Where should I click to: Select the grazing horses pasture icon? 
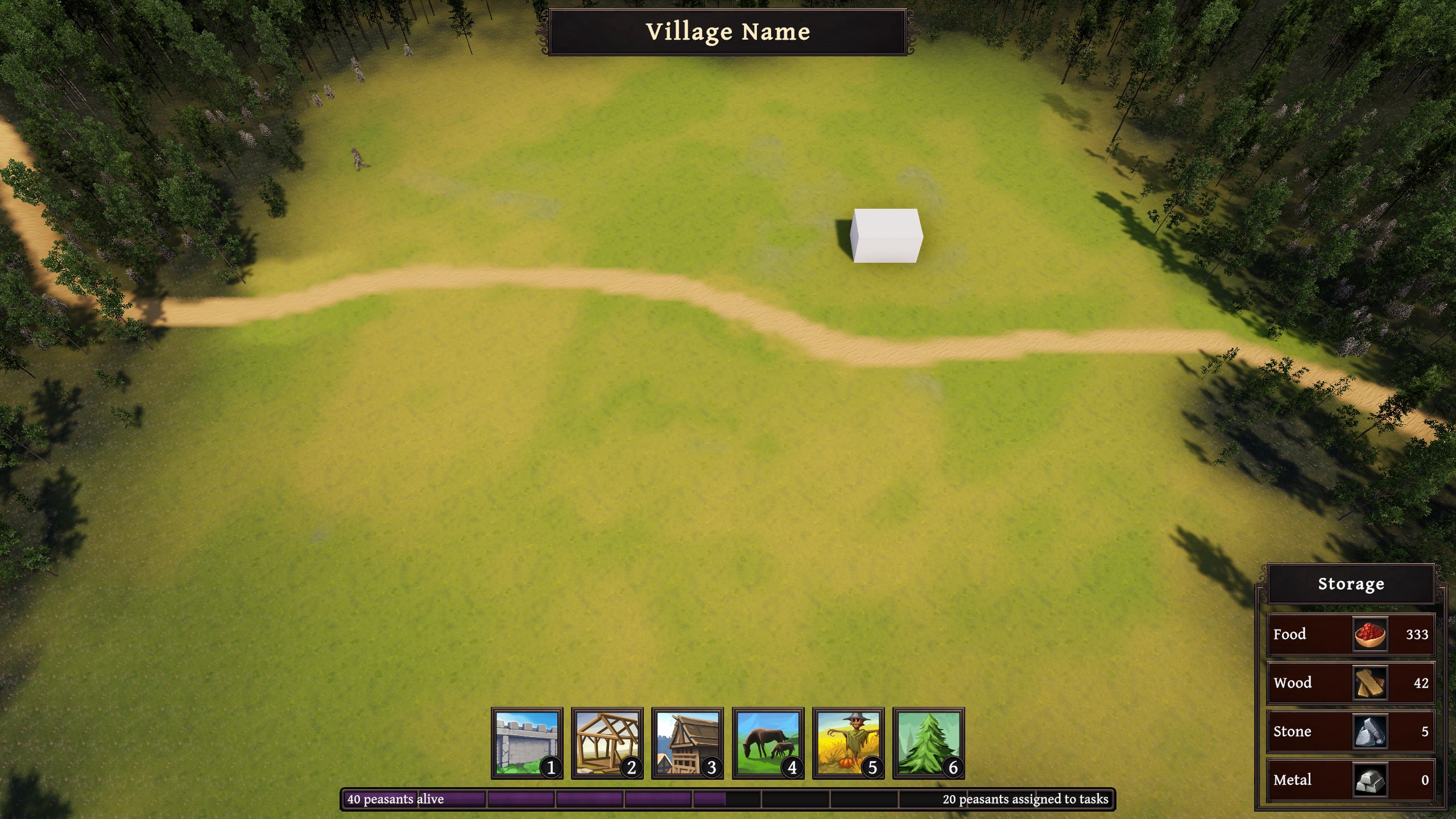pos(768,743)
